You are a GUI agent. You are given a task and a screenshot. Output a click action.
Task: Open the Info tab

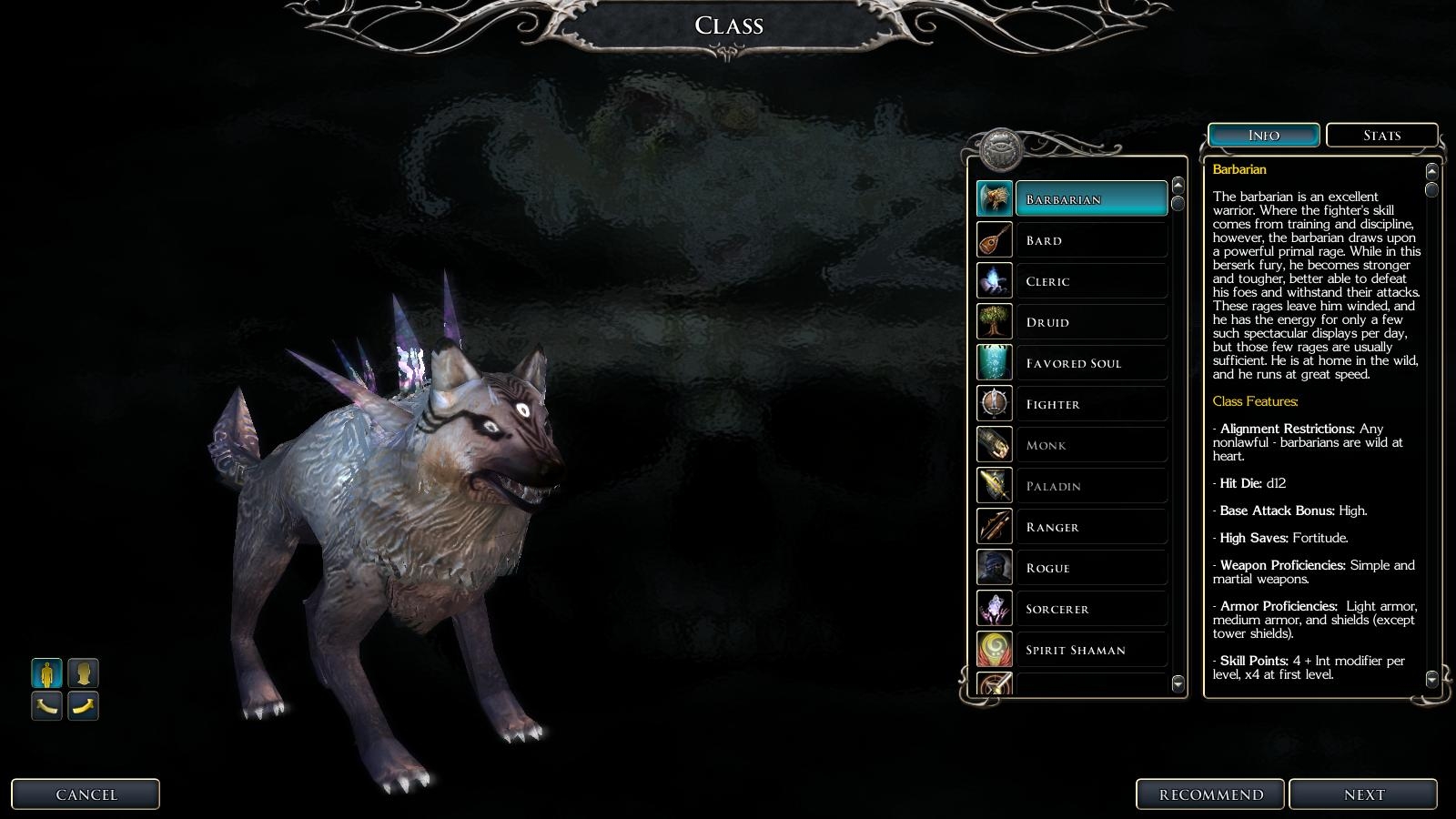[1263, 136]
